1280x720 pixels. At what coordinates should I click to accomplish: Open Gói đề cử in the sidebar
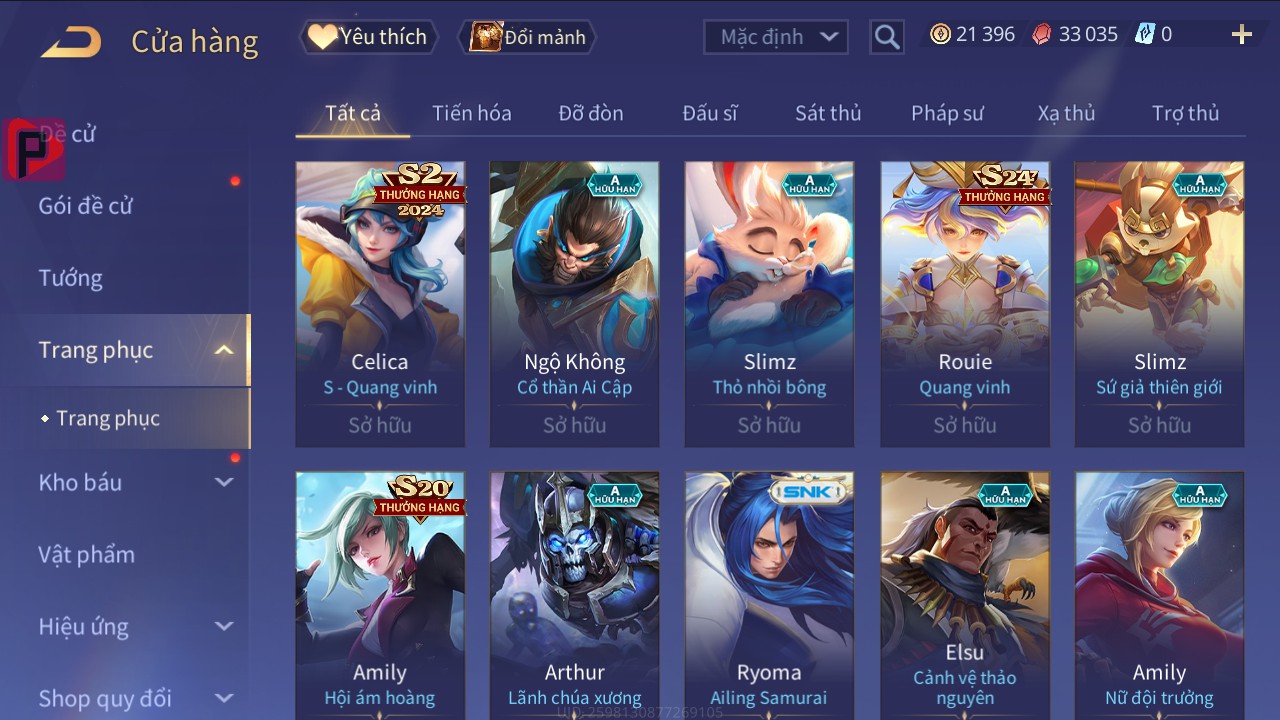(x=86, y=206)
